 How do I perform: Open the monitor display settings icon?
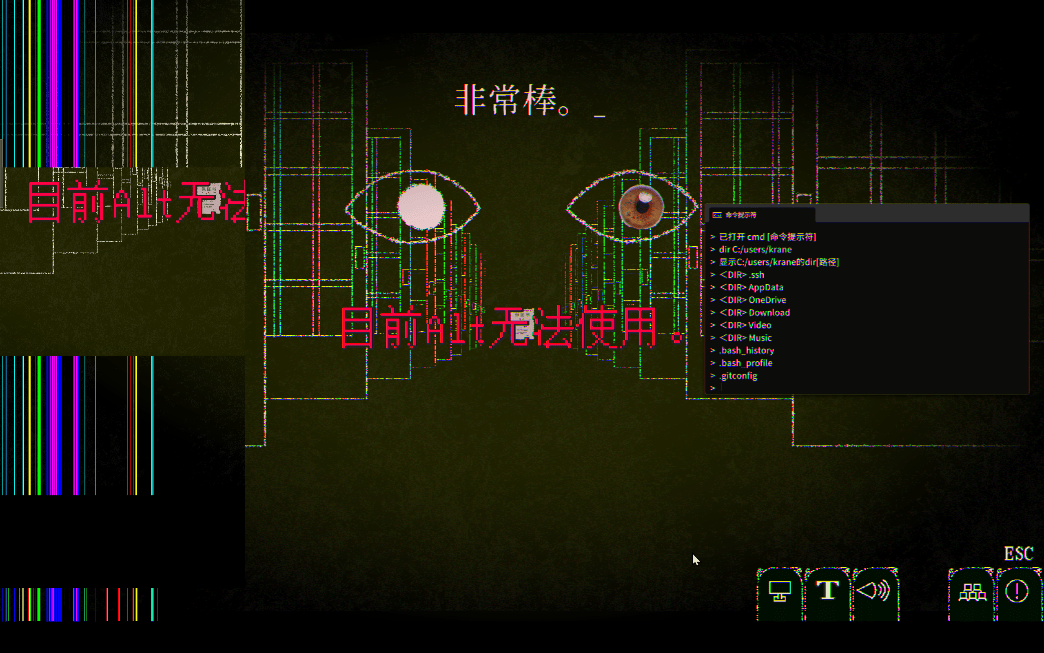[x=780, y=591]
